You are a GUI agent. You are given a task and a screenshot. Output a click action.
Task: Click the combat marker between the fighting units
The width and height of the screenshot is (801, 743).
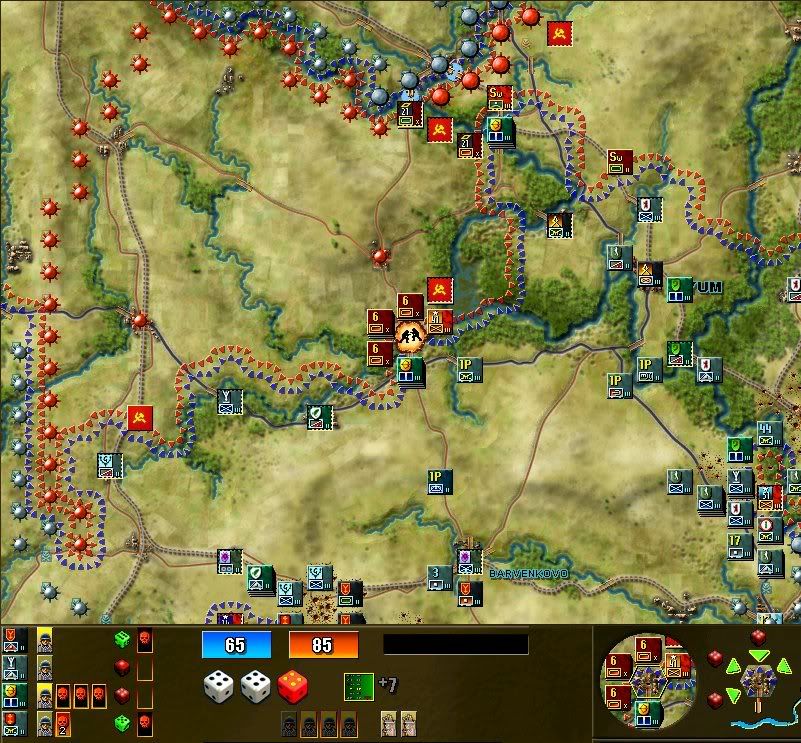click(410, 335)
